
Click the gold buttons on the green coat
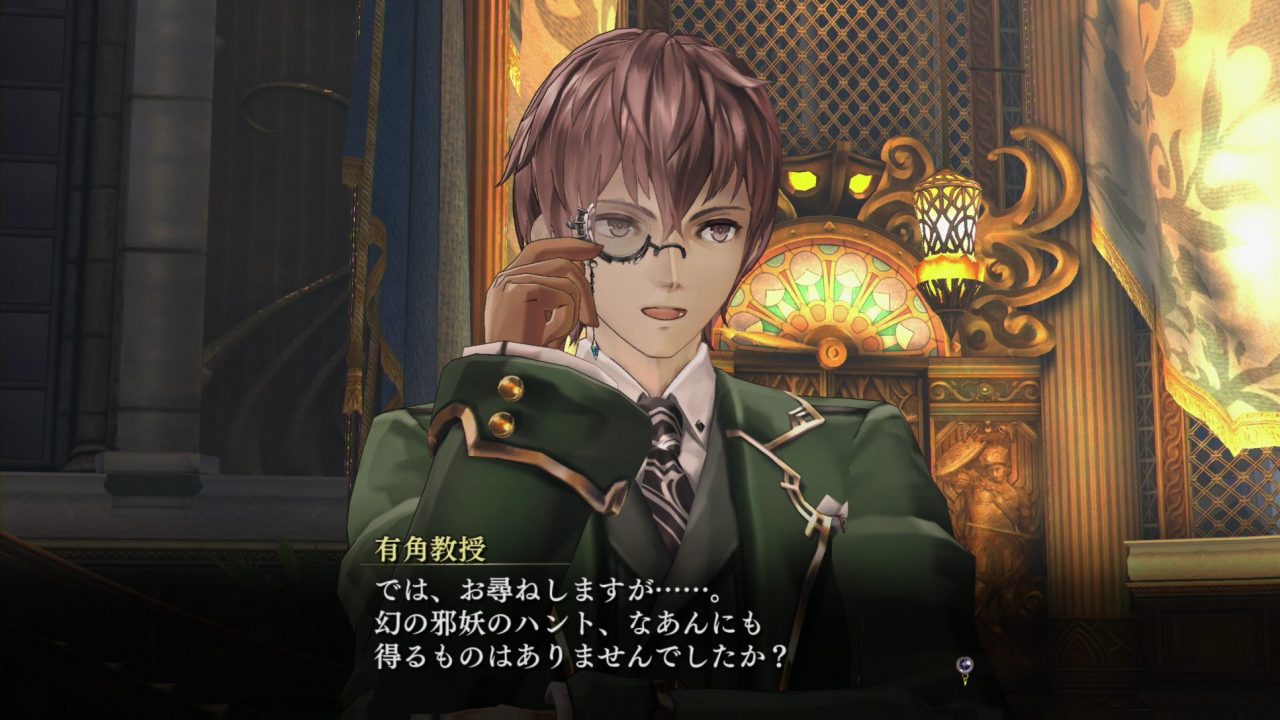coord(508,405)
